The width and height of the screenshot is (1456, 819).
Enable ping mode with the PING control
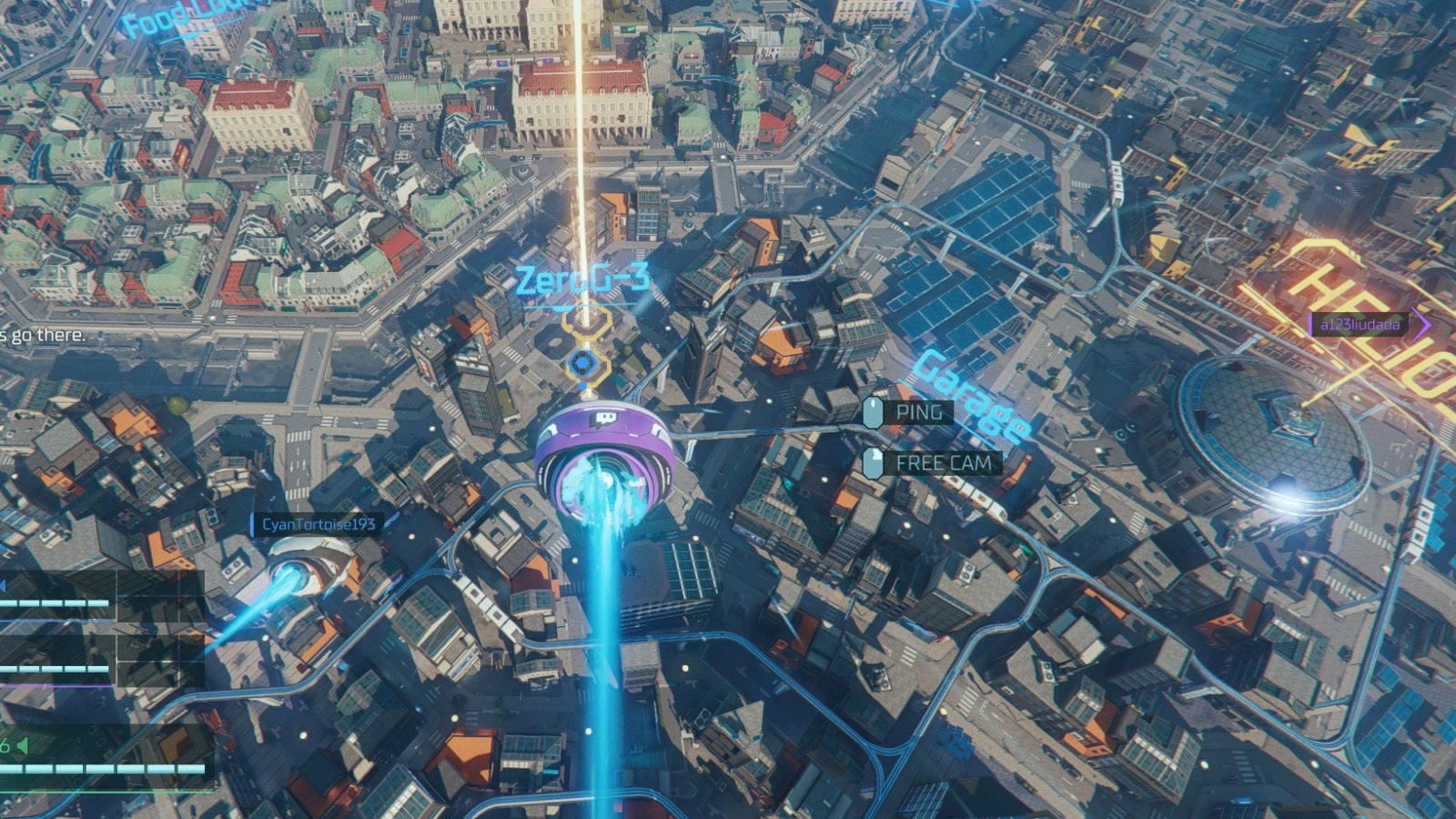point(921,413)
